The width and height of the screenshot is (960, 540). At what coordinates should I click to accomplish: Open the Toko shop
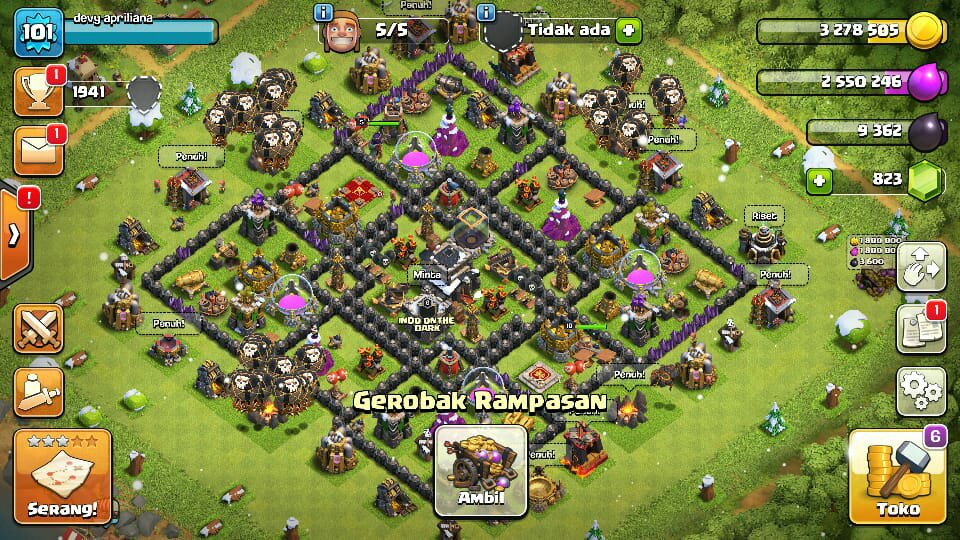tap(897, 478)
